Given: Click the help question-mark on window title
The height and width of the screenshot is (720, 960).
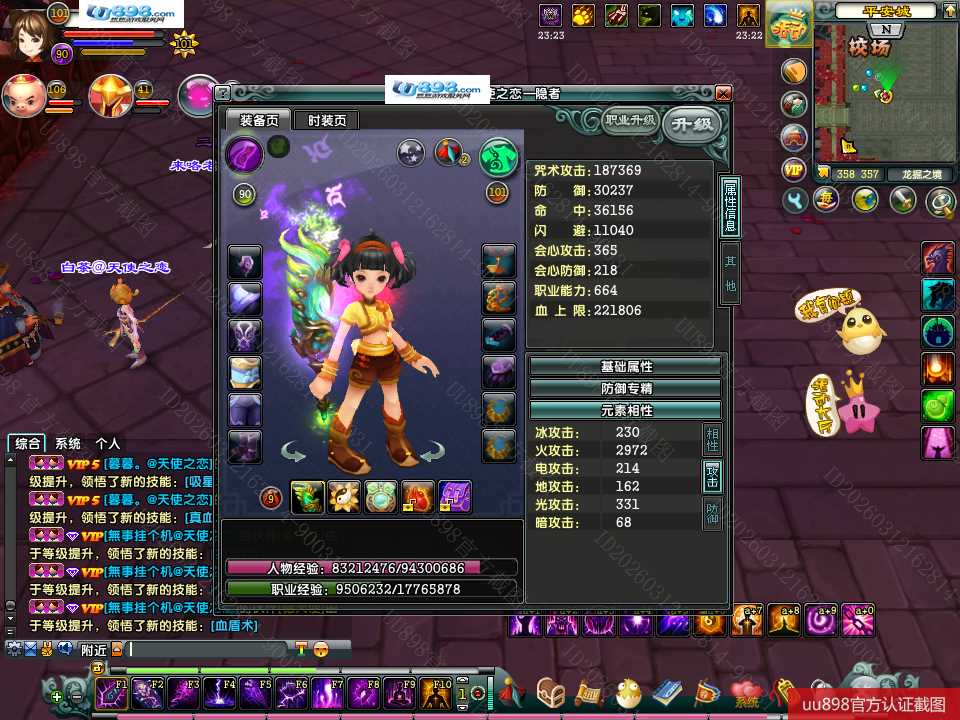Looking at the screenshot, I should click(x=223, y=93).
